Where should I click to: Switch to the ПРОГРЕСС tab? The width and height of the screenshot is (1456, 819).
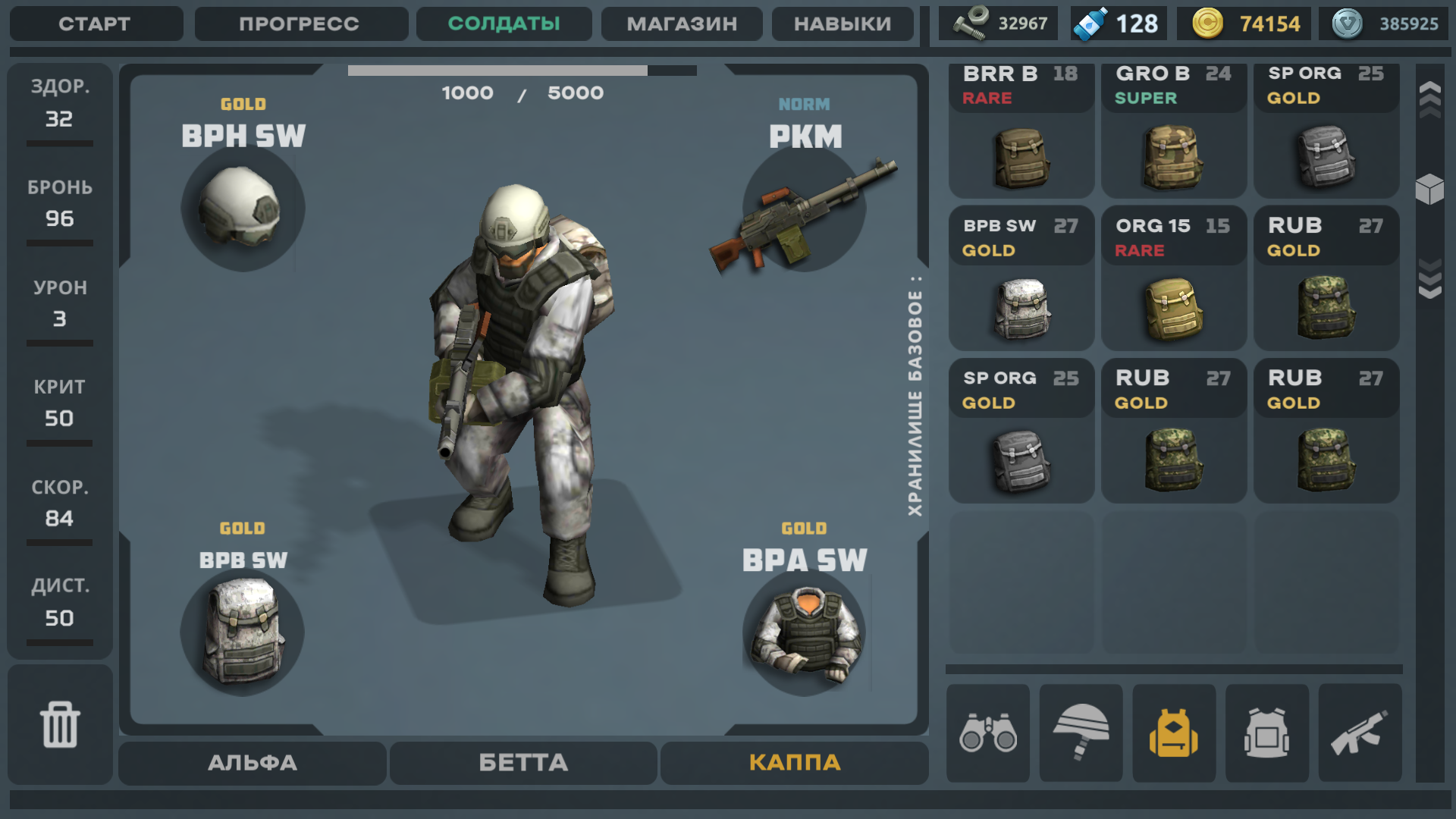[300, 24]
